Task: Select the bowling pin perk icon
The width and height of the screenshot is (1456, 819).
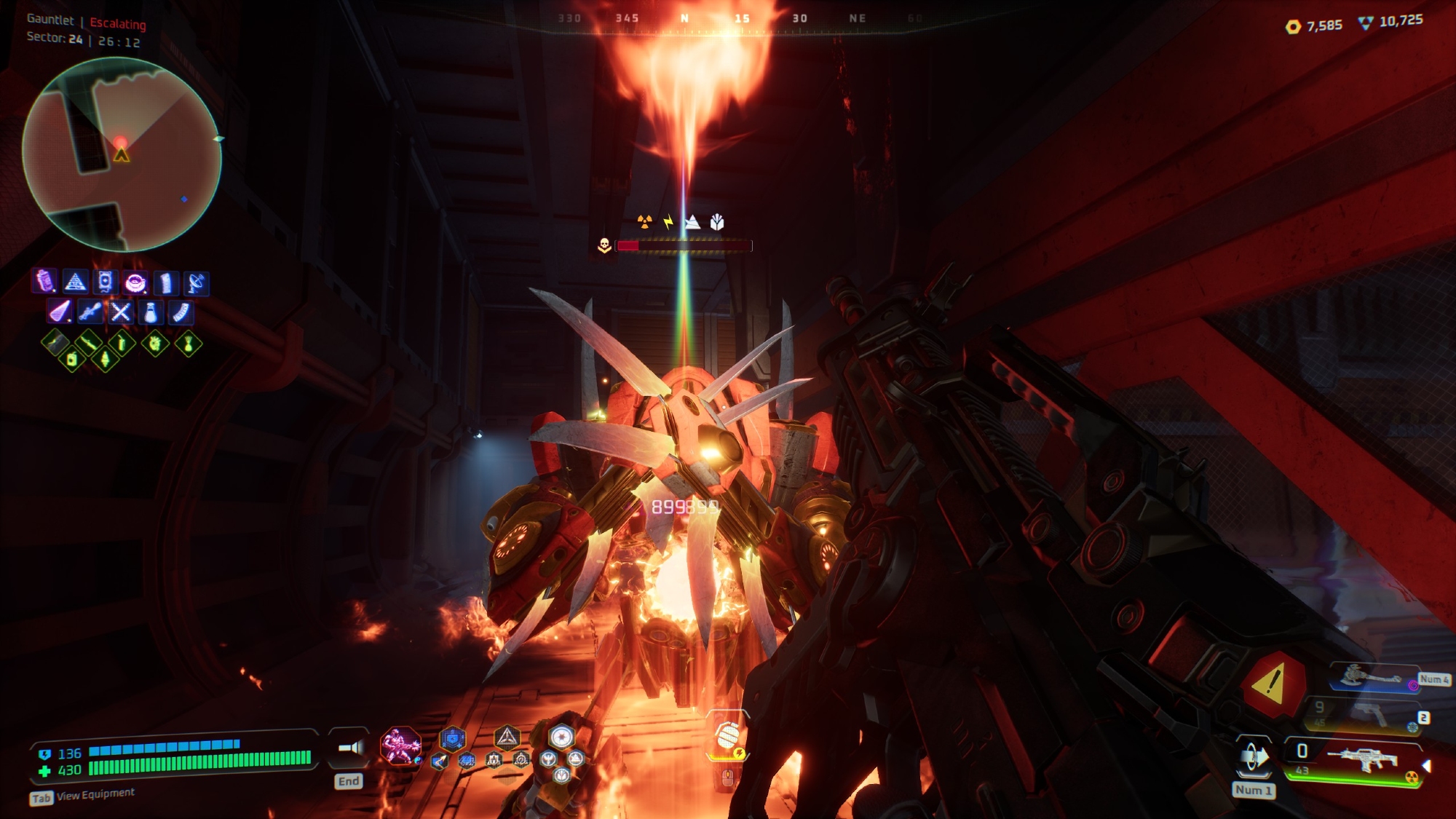Action: (151, 312)
